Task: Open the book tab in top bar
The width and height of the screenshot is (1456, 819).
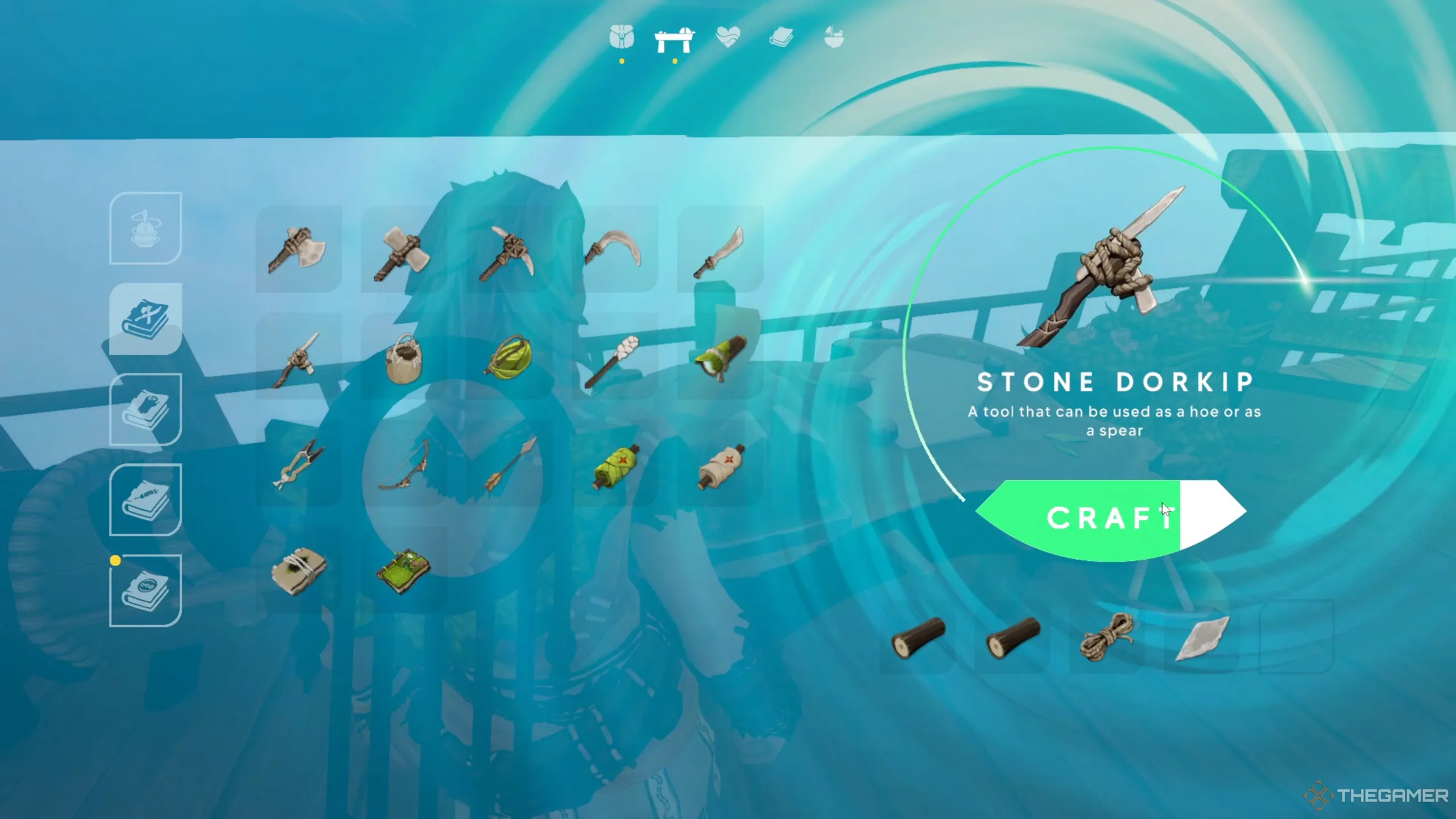Action: point(781,38)
